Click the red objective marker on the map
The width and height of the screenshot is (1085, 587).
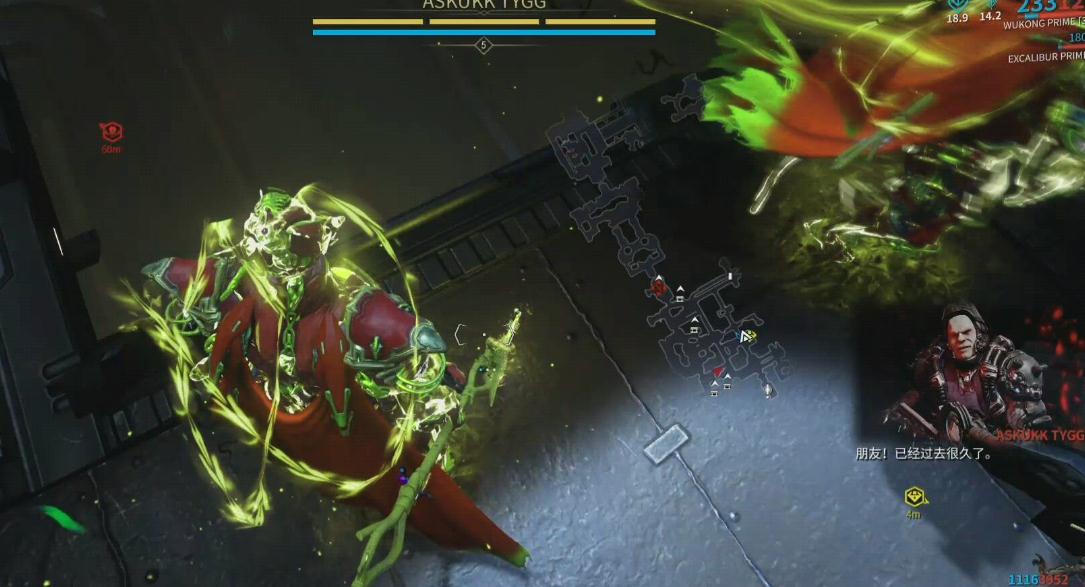tap(658, 288)
